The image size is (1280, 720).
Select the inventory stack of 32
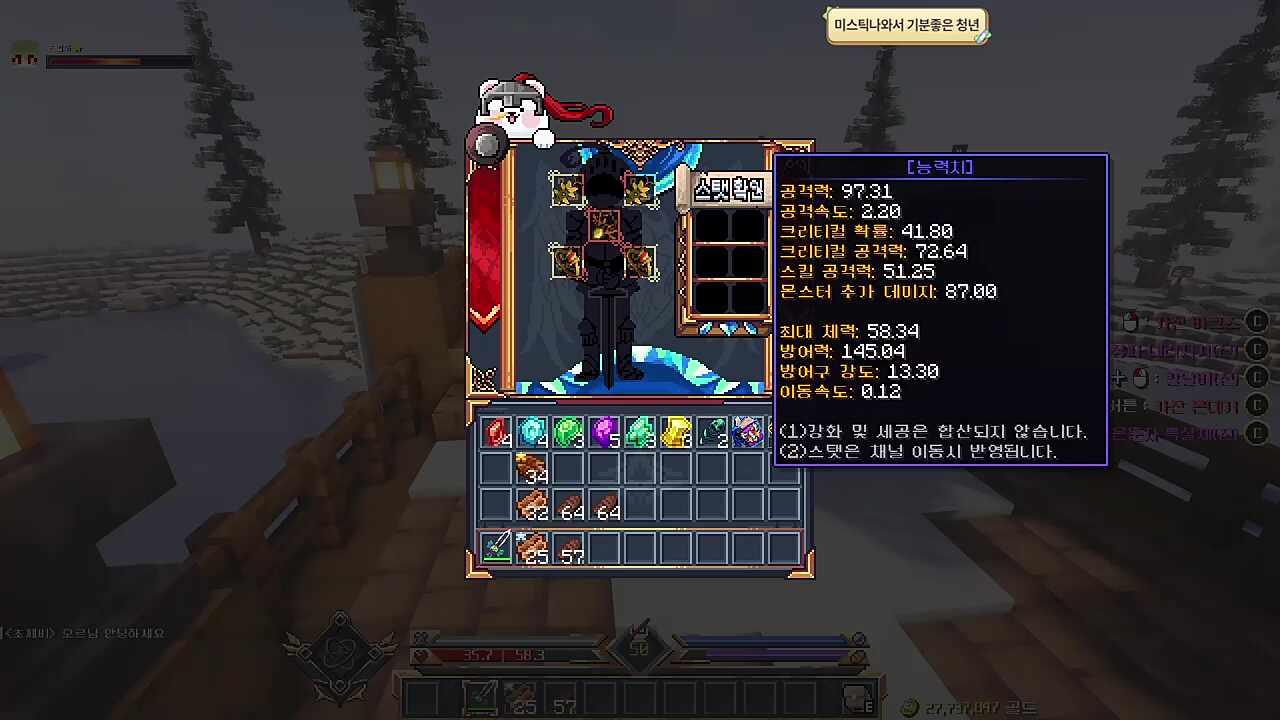click(533, 504)
